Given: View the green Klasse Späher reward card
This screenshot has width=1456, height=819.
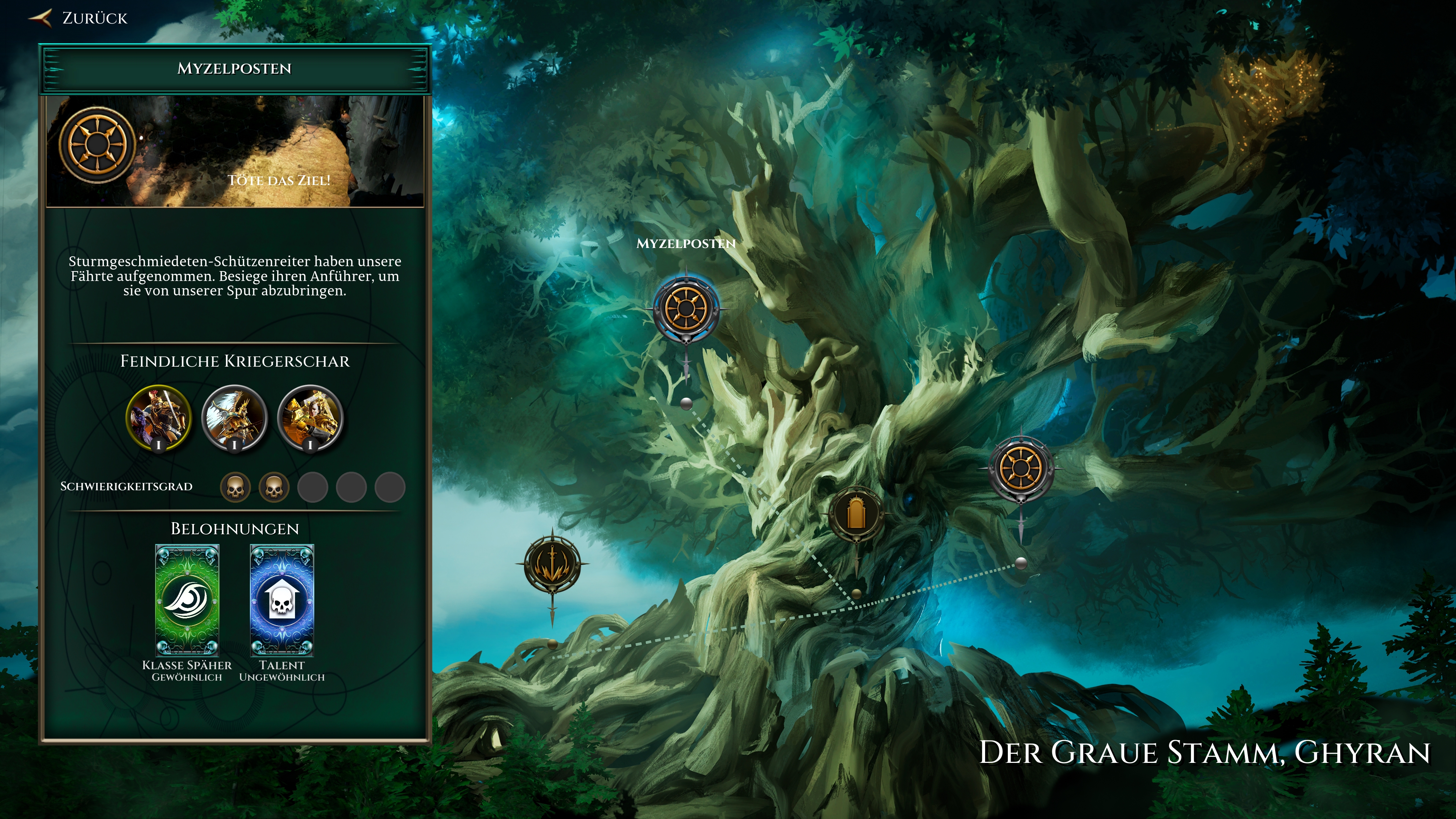Looking at the screenshot, I should click(x=187, y=600).
